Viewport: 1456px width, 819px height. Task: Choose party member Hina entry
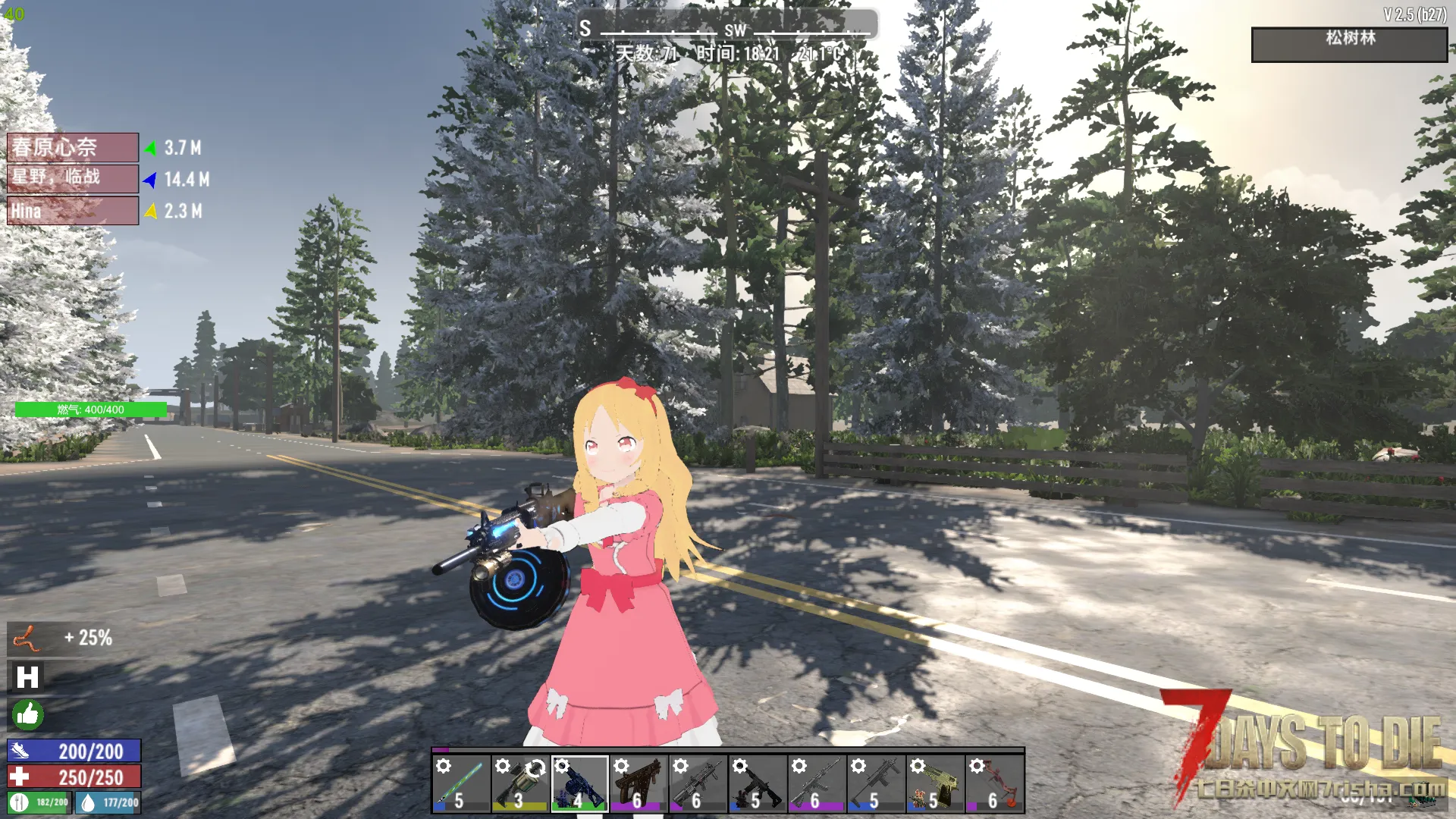73,211
